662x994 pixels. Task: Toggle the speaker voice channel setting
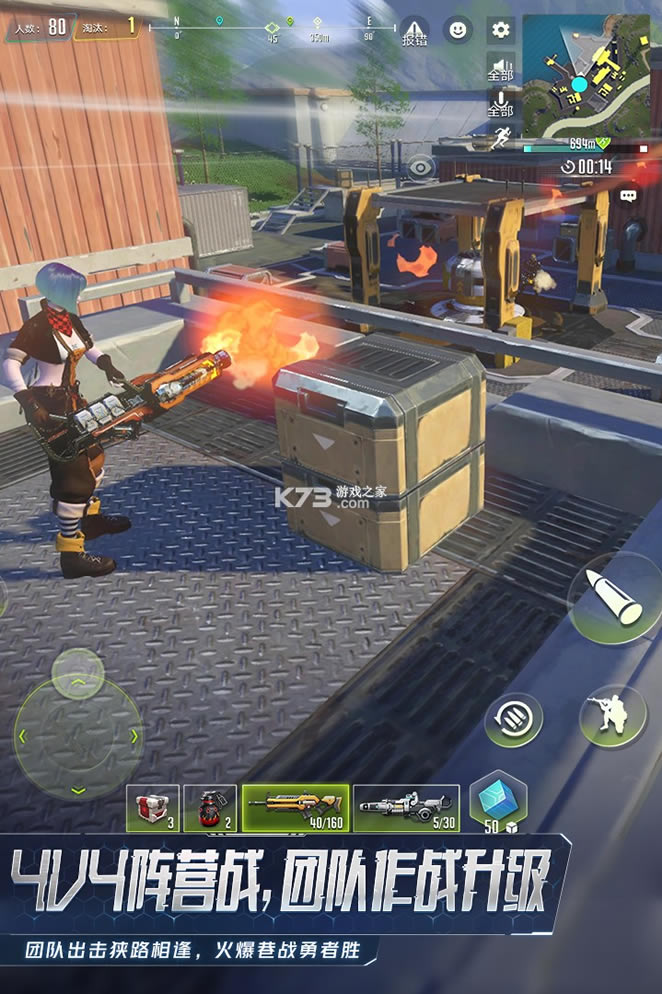click(x=500, y=67)
